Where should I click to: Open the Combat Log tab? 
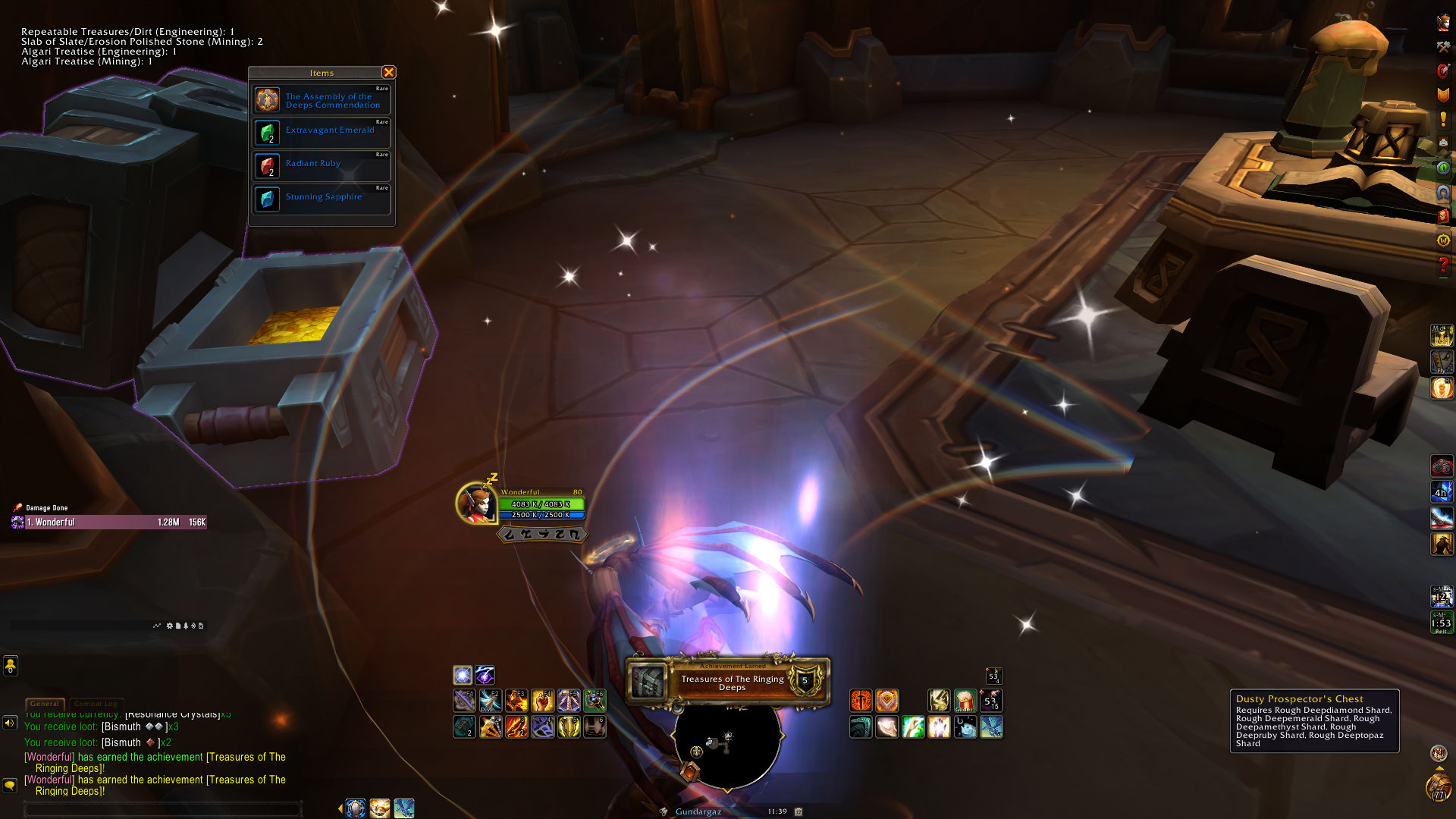click(98, 704)
